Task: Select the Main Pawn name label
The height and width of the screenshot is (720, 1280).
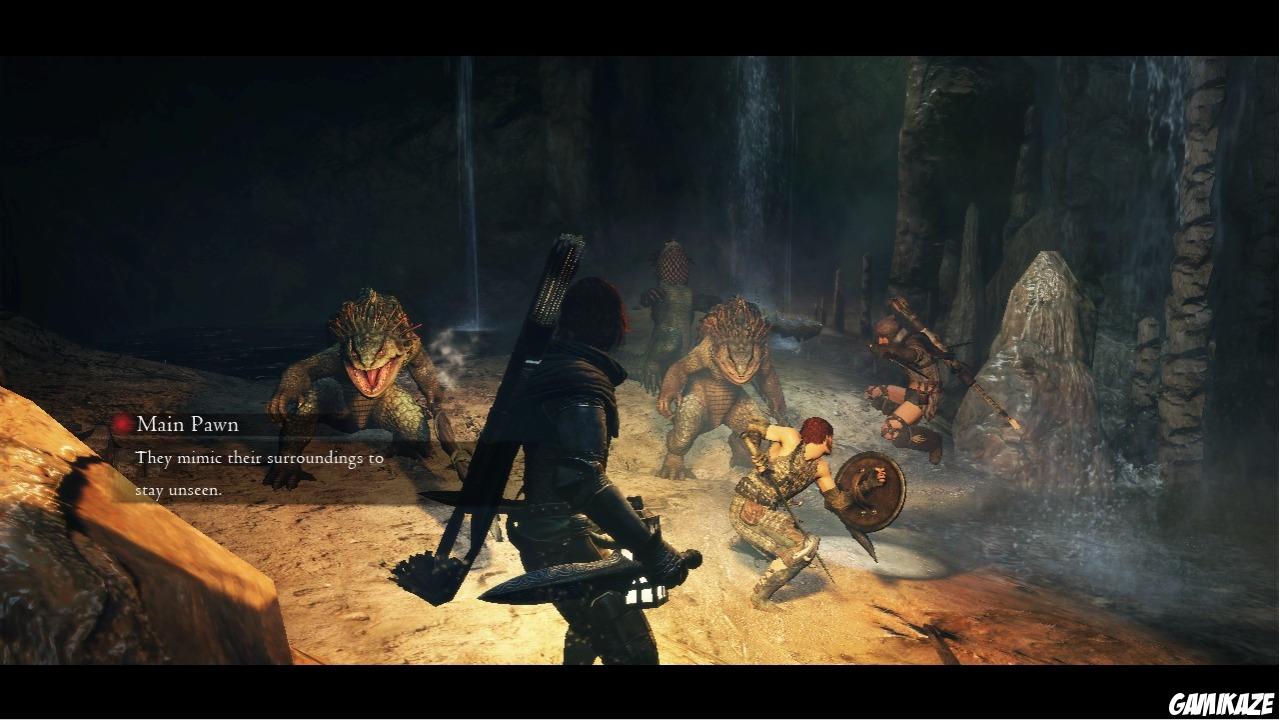Action: point(185,424)
